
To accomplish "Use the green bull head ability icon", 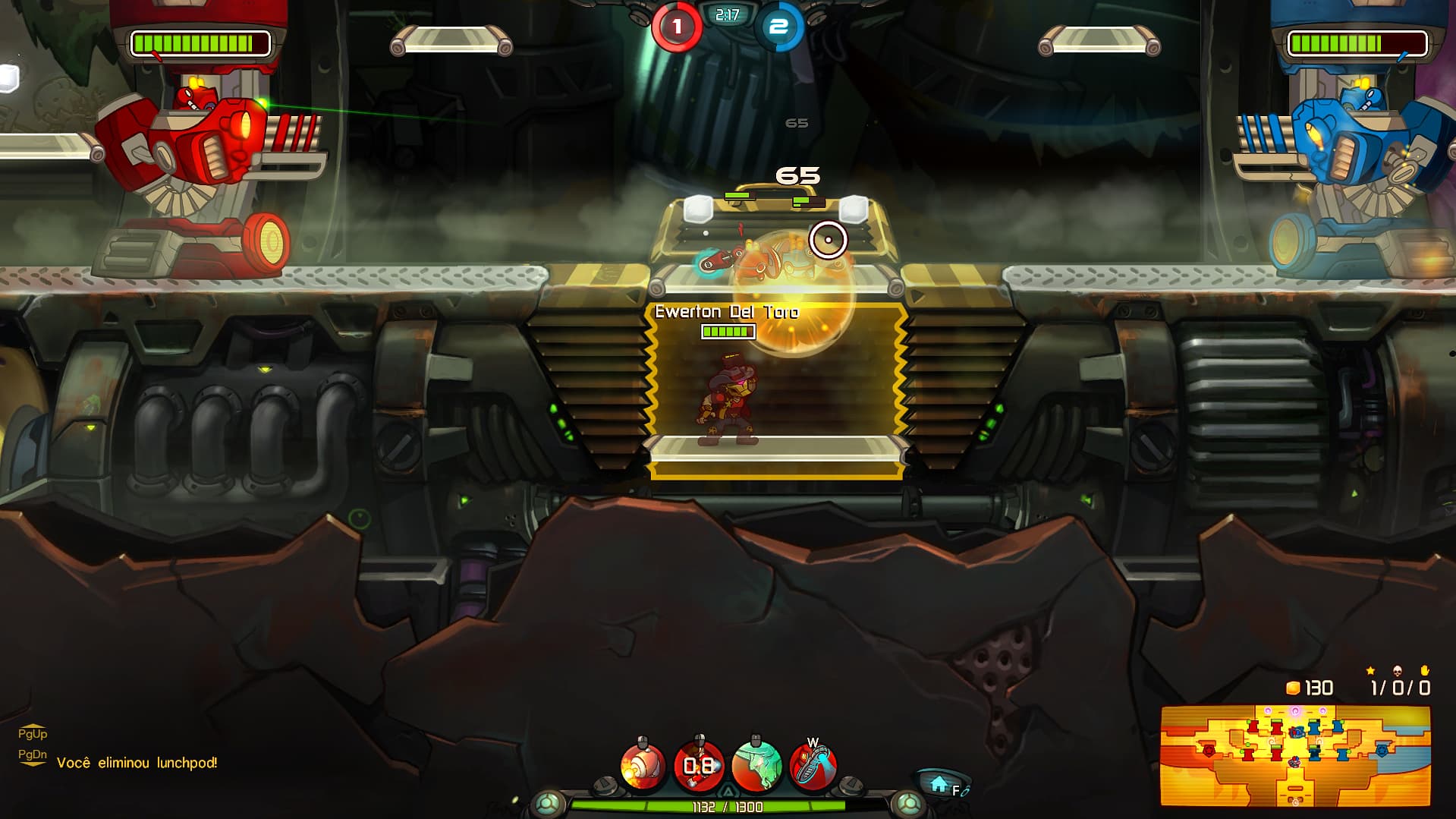I will (756, 767).
